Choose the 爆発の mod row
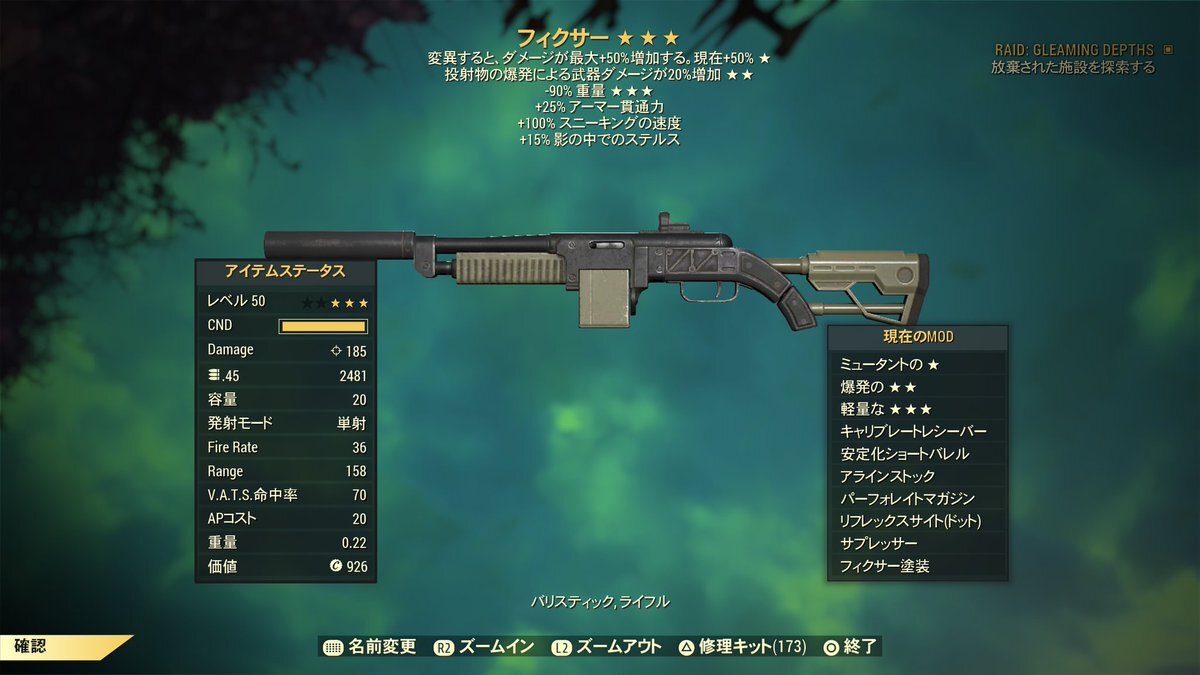Viewport: 1200px width, 675px height. [918, 387]
